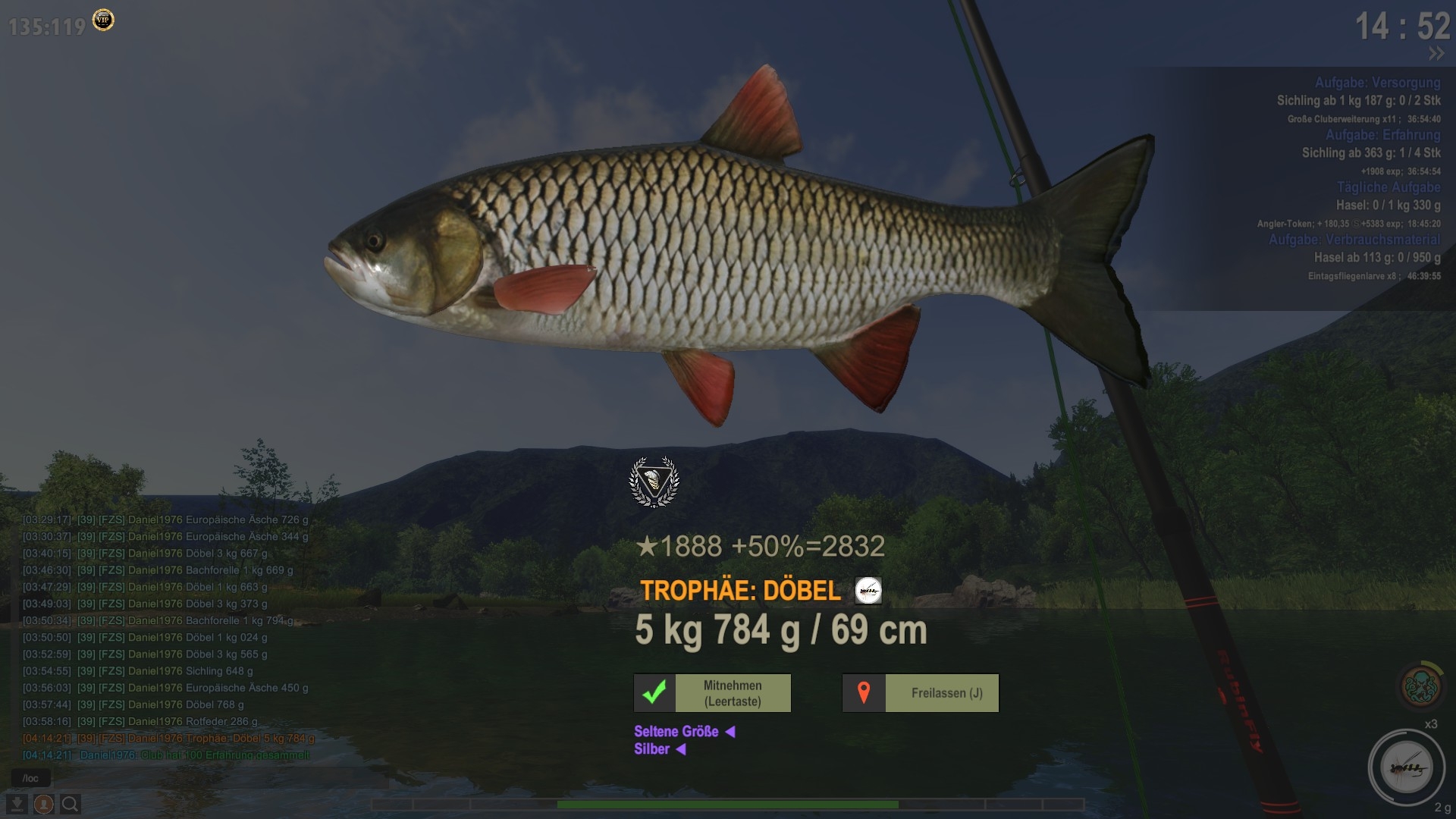The width and height of the screenshot is (1456, 819).
Task: Click the fly bait icon beside Döbel title
Action: 868,591
